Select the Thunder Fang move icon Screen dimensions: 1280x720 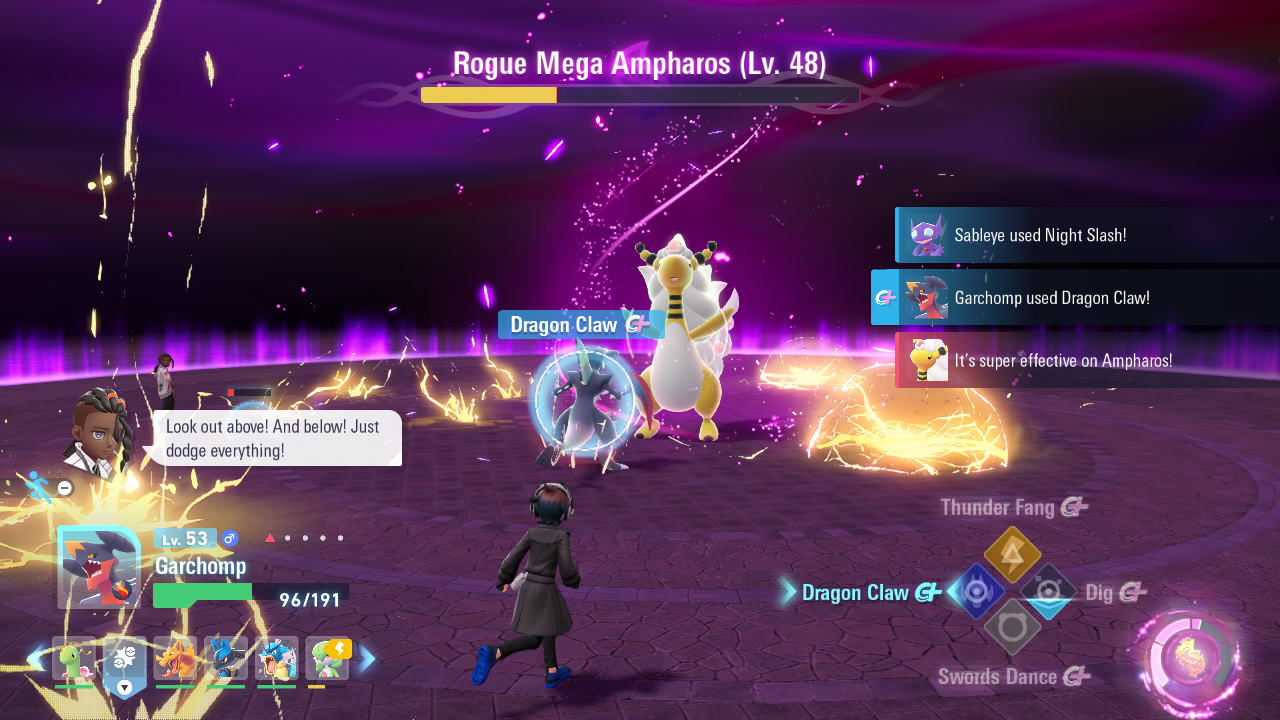pos(1012,554)
